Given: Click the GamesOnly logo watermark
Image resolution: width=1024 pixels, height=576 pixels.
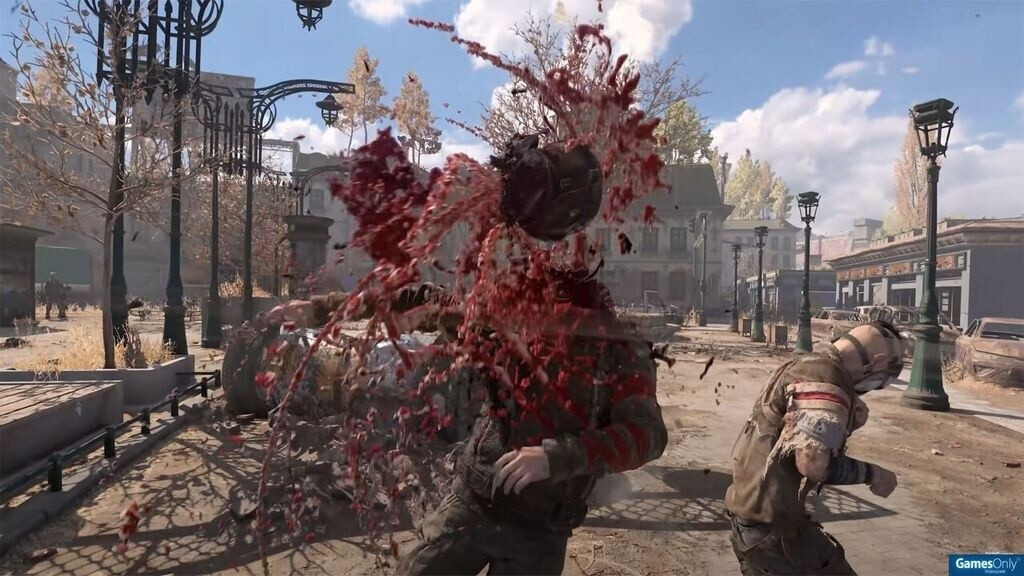Looking at the screenshot, I should (985, 565).
